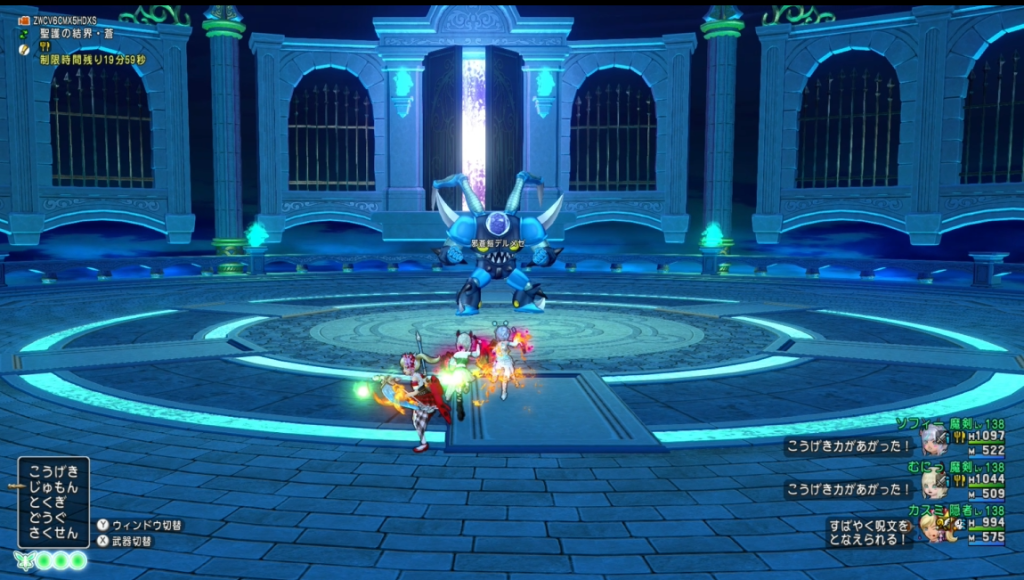Choose party member カスミ's portrait
The image size is (1024, 580).
click(x=934, y=527)
